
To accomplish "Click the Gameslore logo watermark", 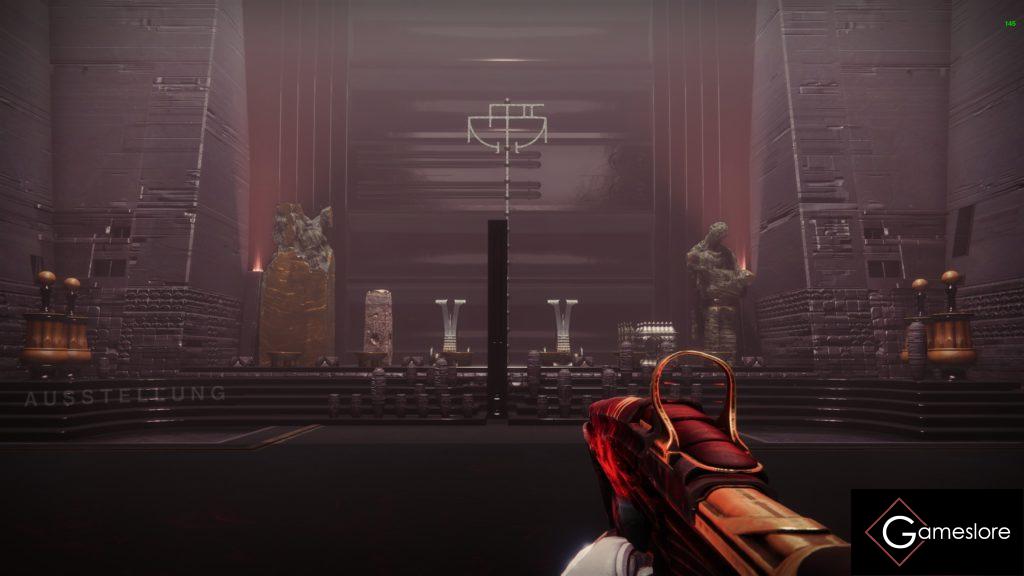I will coord(937,532).
